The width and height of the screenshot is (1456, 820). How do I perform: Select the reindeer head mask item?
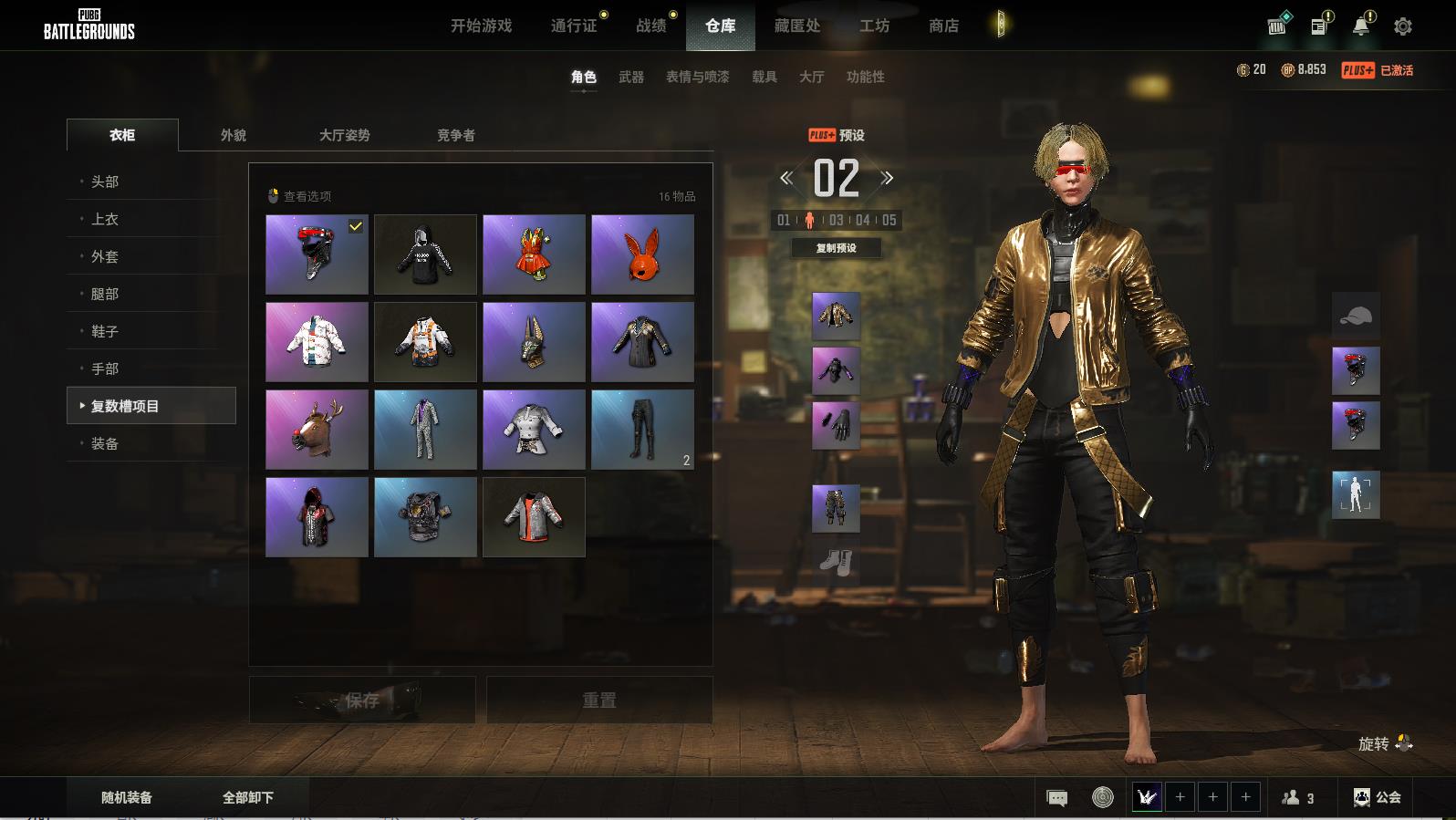[317, 430]
